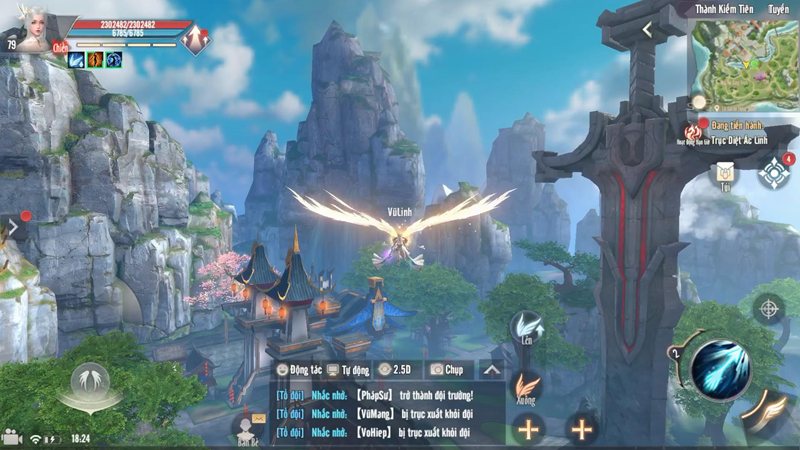Open the Bạn bè friends icon
This screenshot has width=800, height=450.
click(x=247, y=428)
